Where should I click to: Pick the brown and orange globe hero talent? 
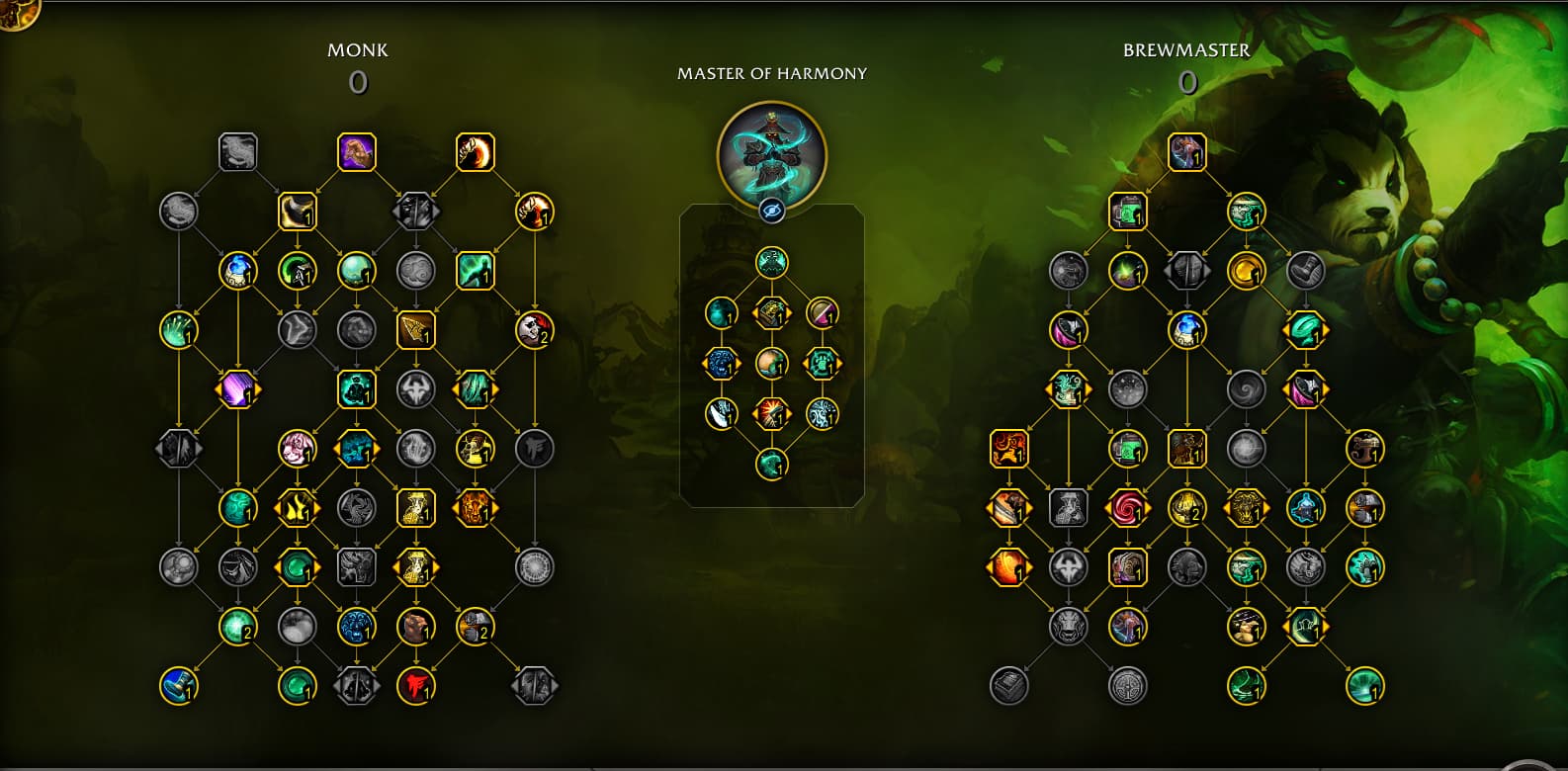point(772,363)
